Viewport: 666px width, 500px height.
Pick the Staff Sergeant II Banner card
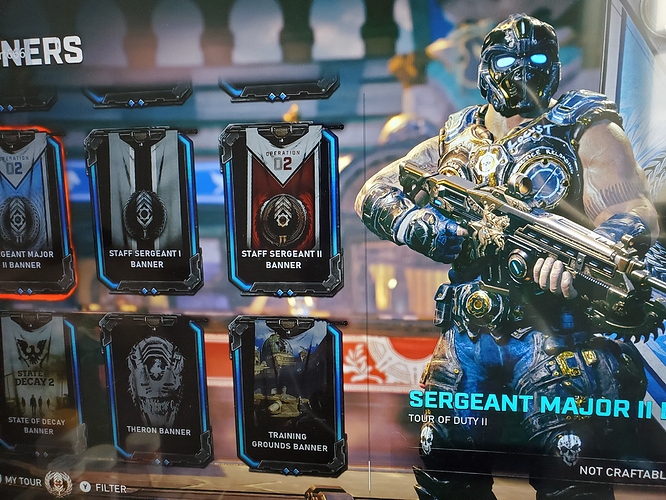point(283,208)
